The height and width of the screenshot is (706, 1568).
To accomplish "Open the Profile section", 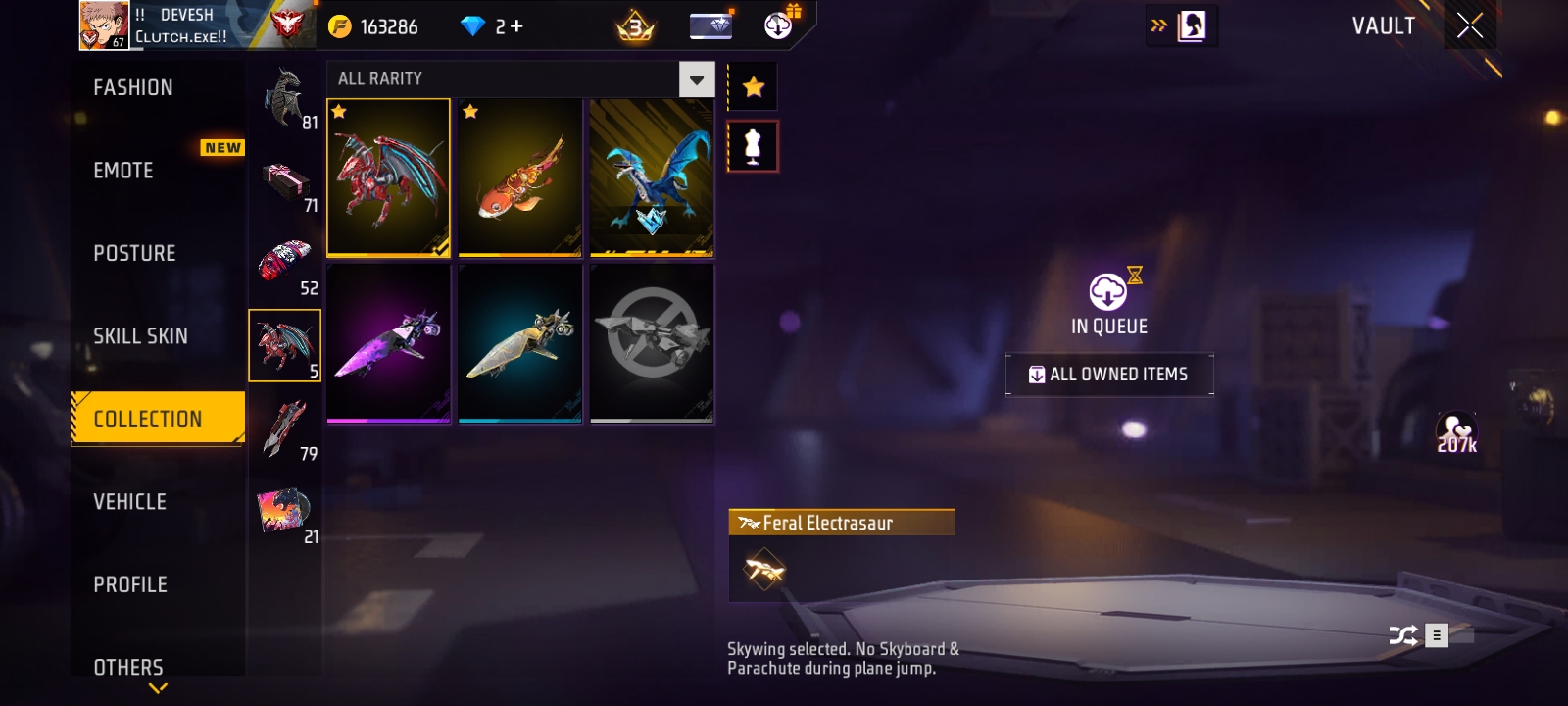I will click(130, 584).
